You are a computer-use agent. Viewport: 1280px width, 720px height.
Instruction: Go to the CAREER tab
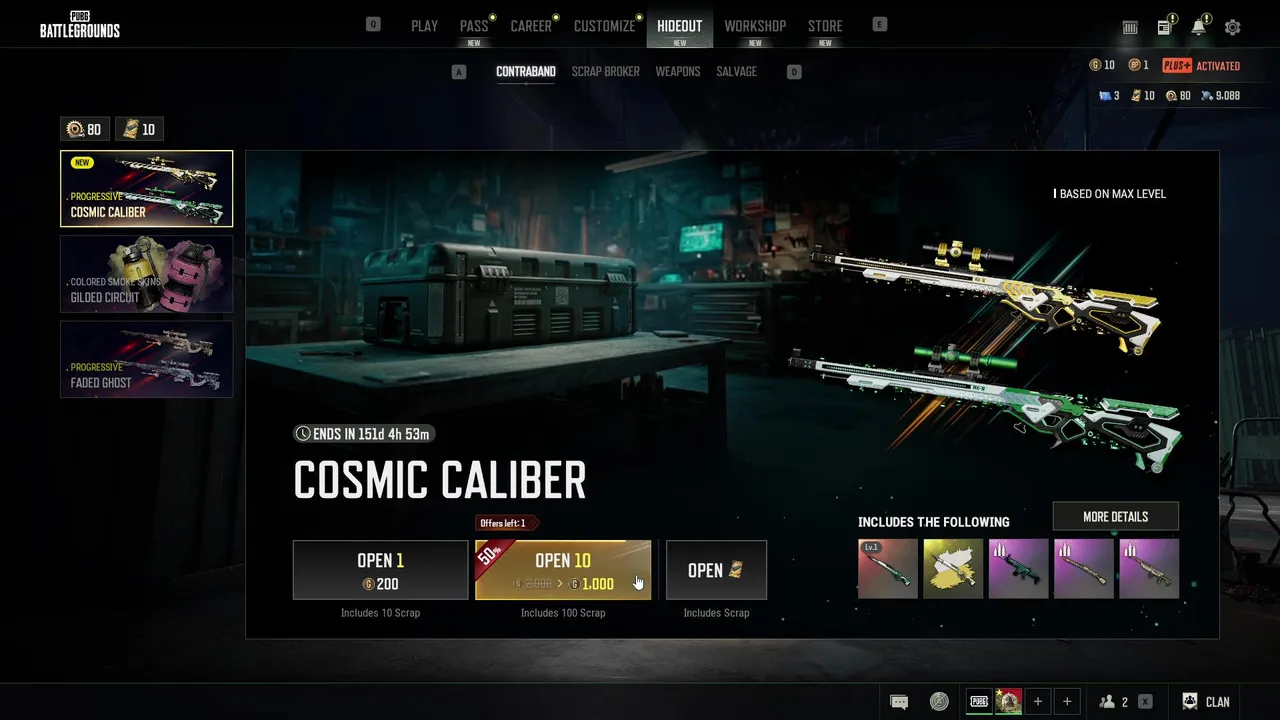[x=531, y=26]
